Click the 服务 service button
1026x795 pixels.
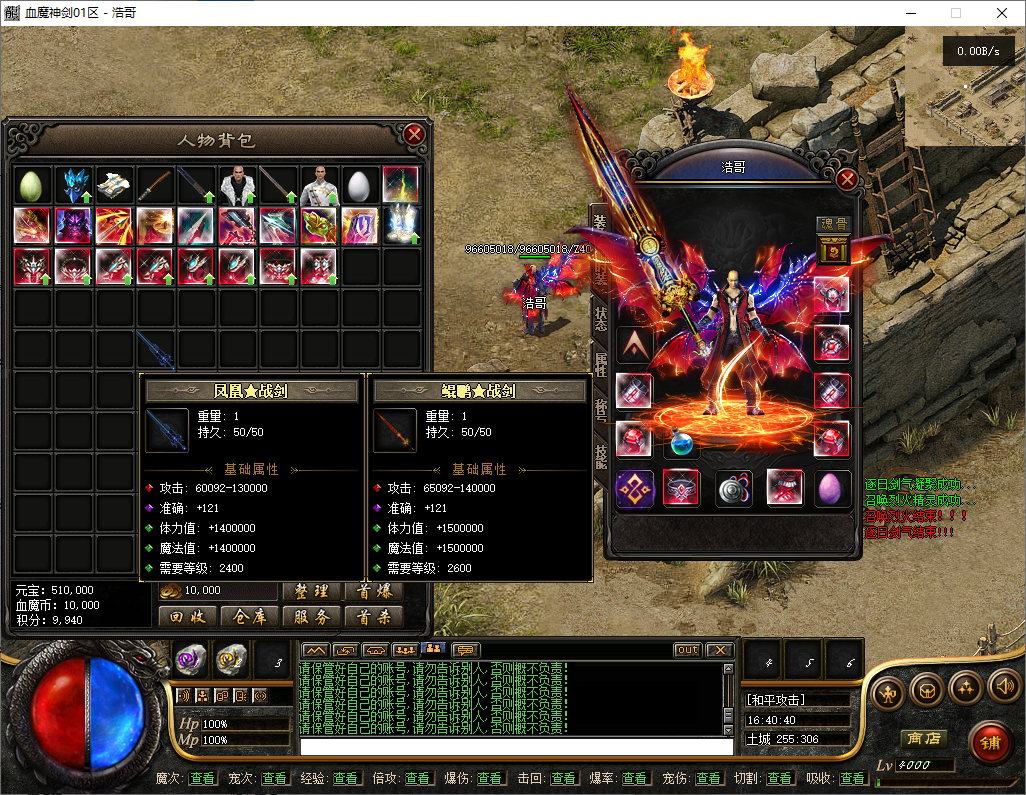(x=312, y=617)
